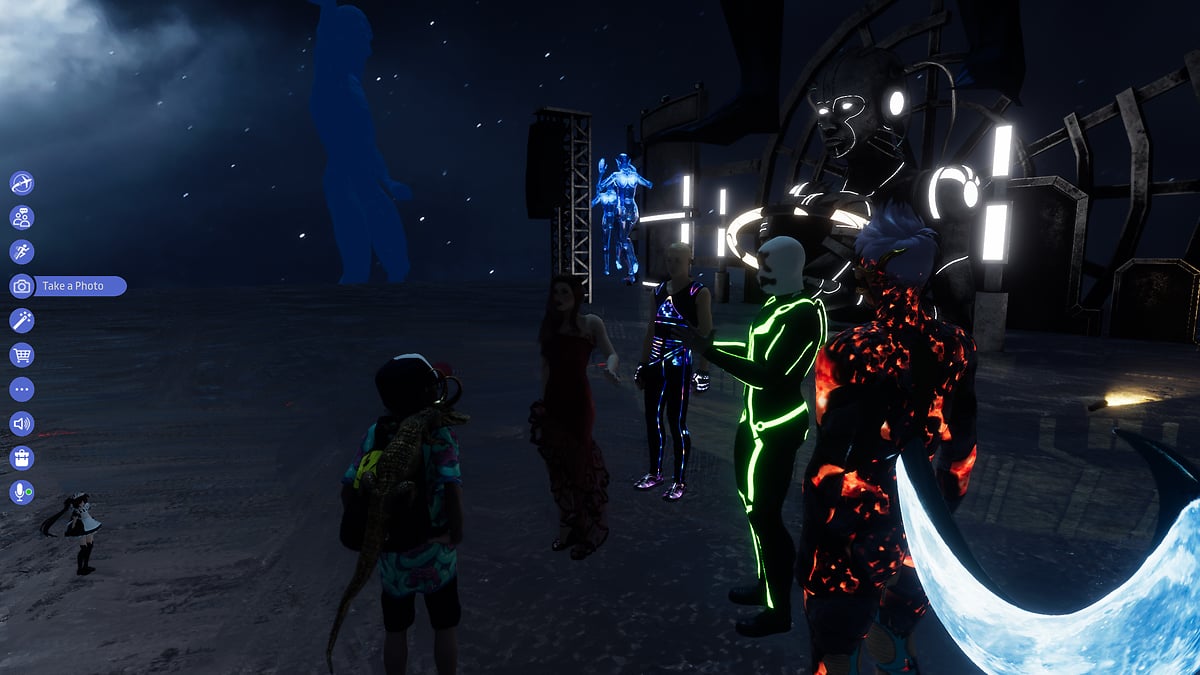Viewport: 1200px width, 675px height.
Task: Click the magic wand icon
Action: [22, 320]
